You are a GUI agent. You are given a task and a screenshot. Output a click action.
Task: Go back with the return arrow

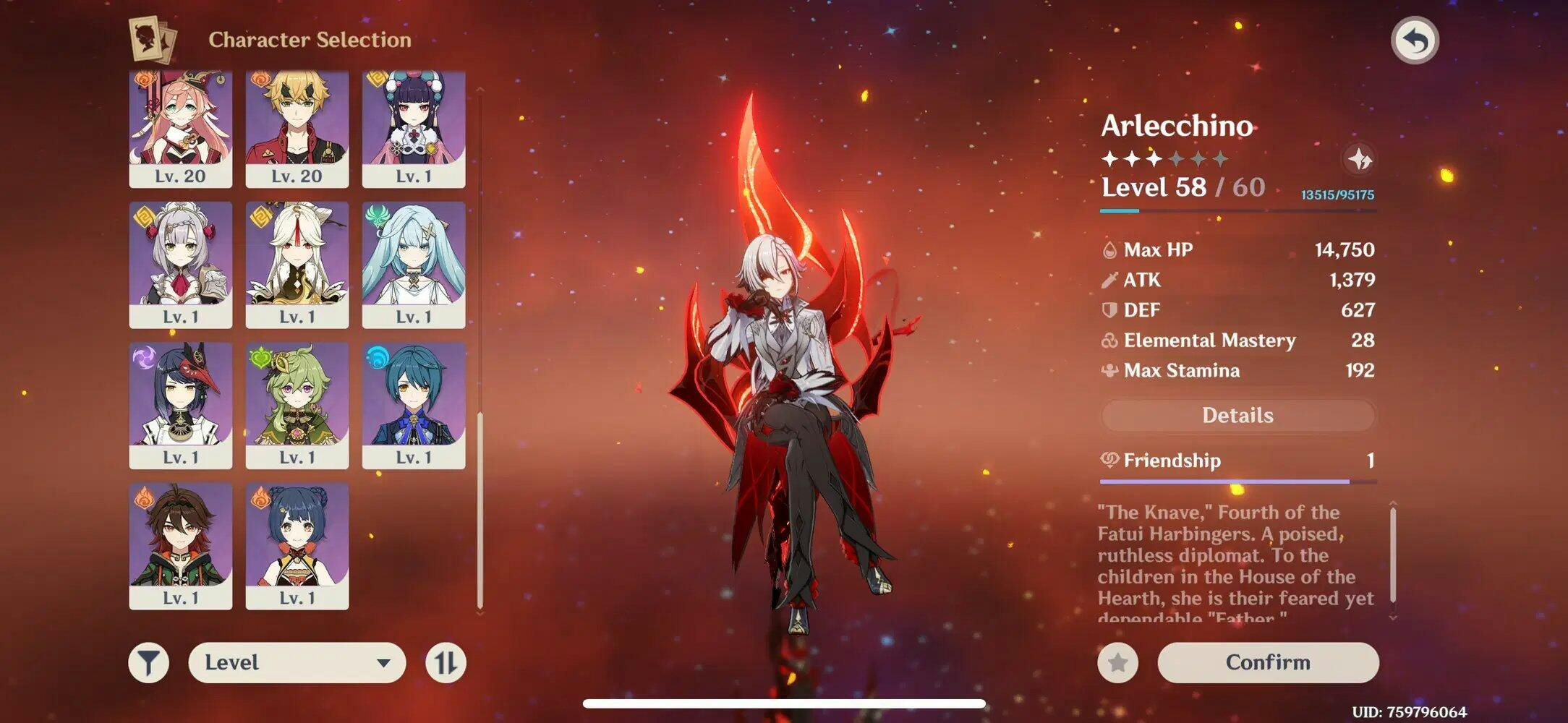tap(1414, 40)
